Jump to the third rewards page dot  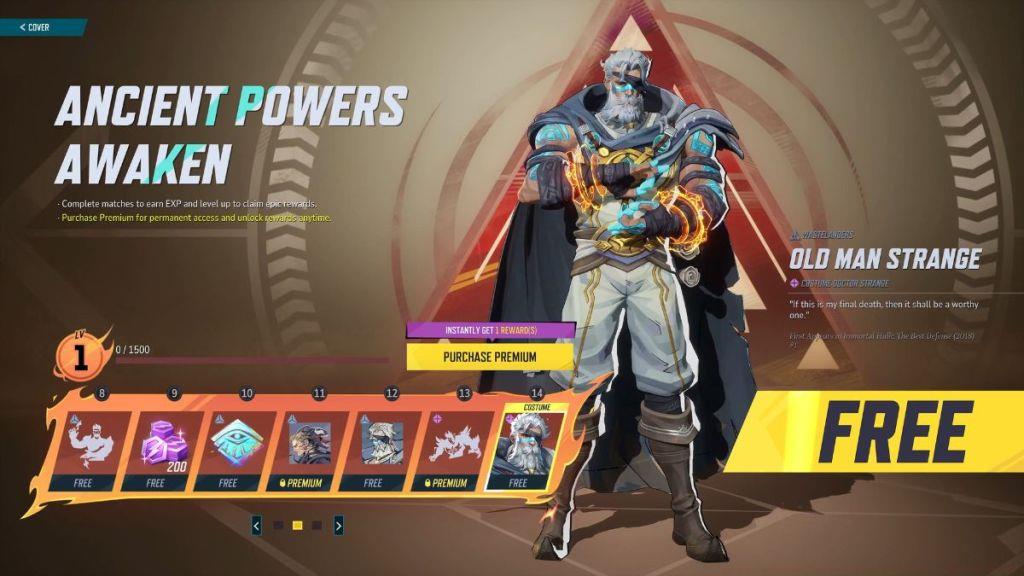pyautogui.click(x=317, y=525)
